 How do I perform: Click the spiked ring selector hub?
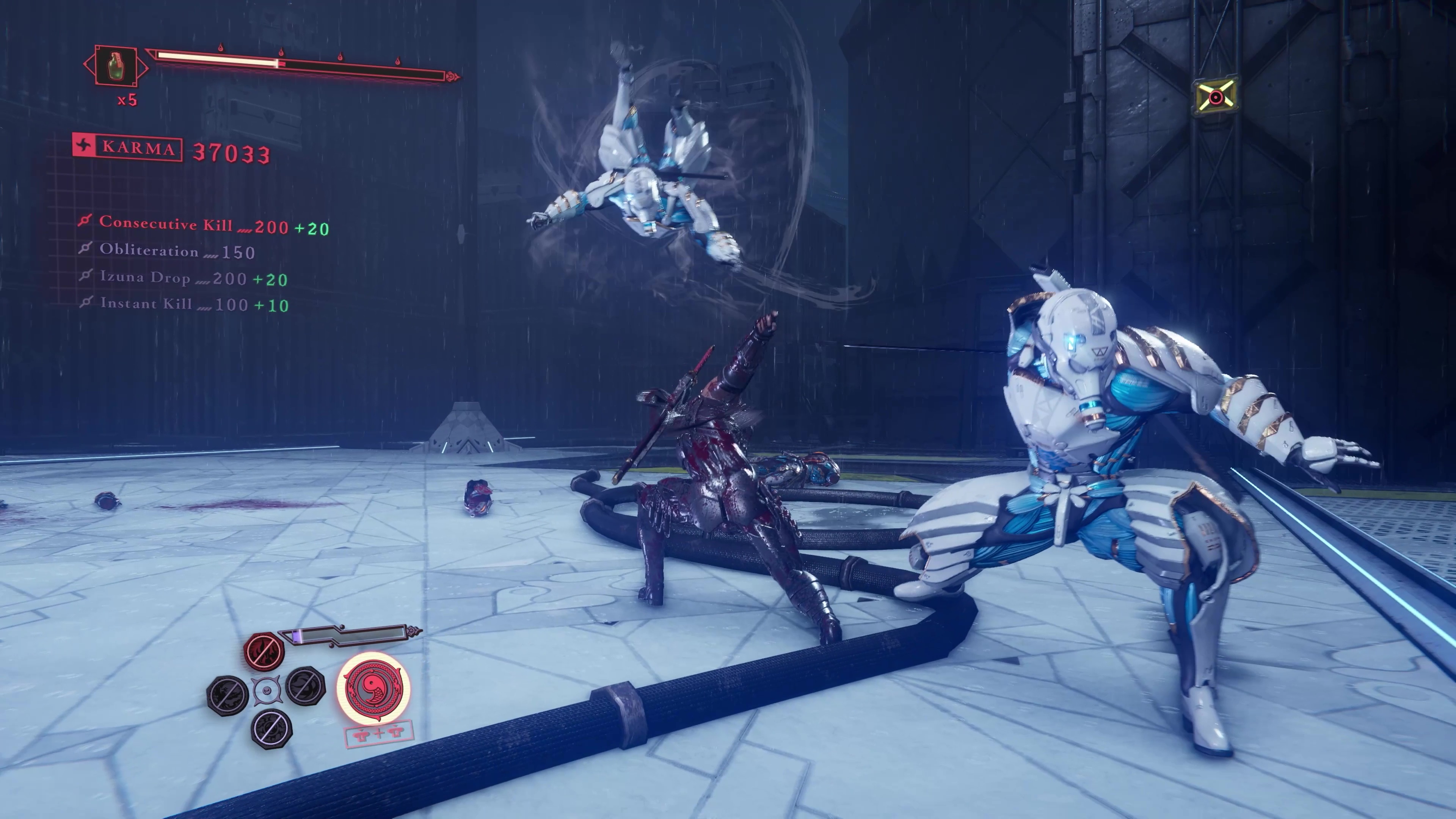point(266,691)
